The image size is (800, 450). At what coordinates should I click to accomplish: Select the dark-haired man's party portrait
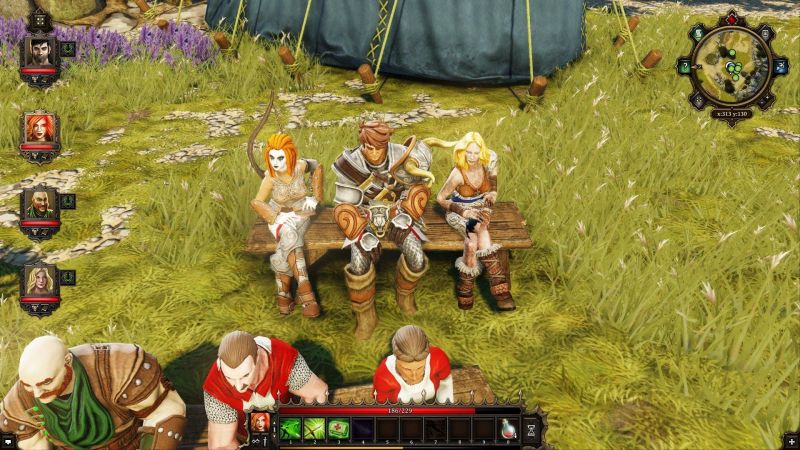click(x=40, y=54)
